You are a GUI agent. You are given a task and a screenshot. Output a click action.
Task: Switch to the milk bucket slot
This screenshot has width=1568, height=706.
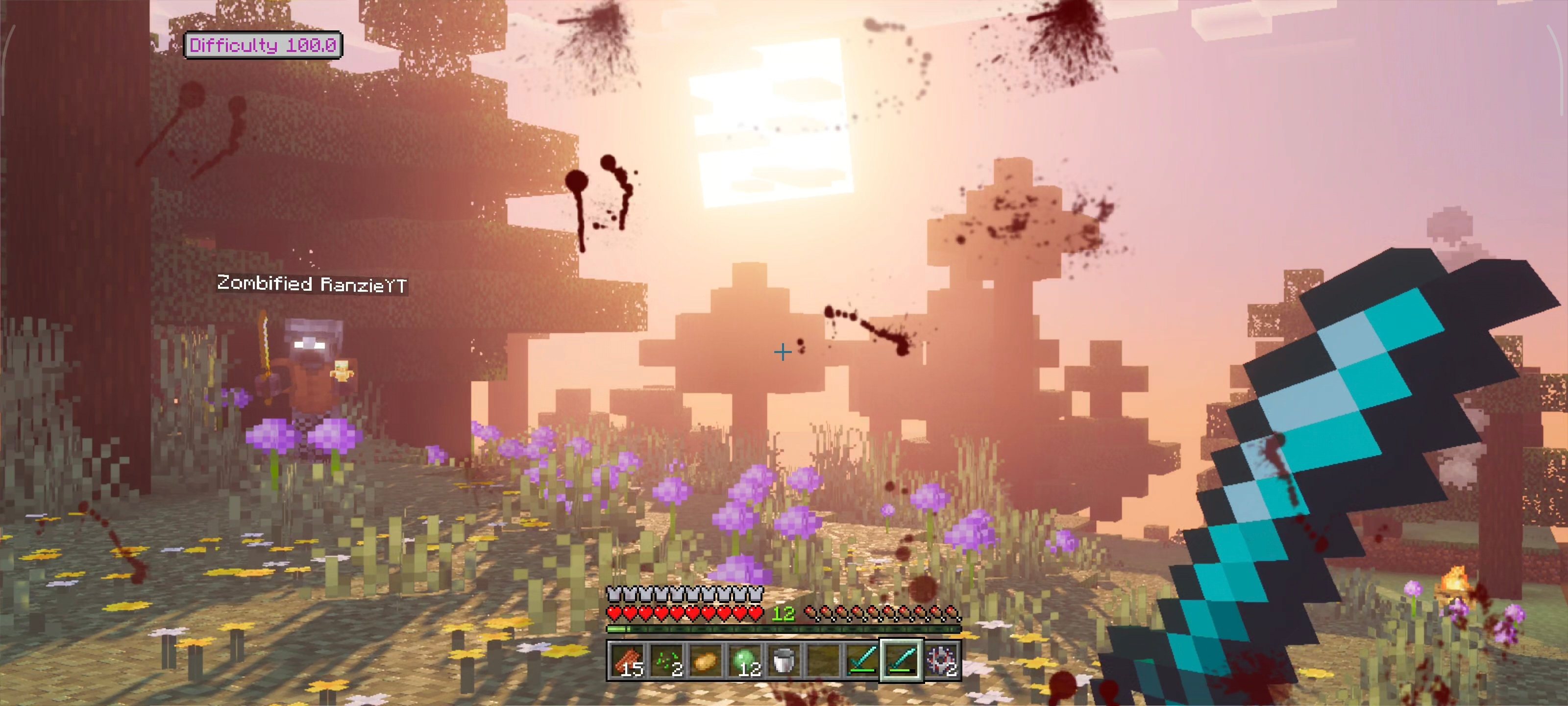click(784, 660)
